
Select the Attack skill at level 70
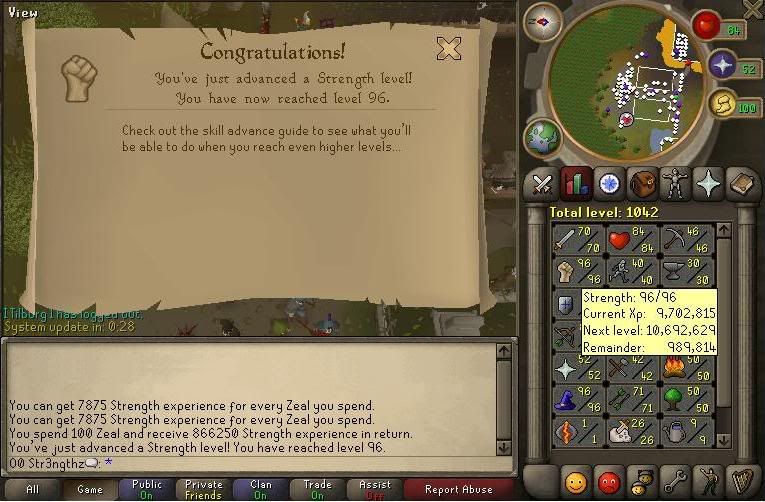(575, 240)
